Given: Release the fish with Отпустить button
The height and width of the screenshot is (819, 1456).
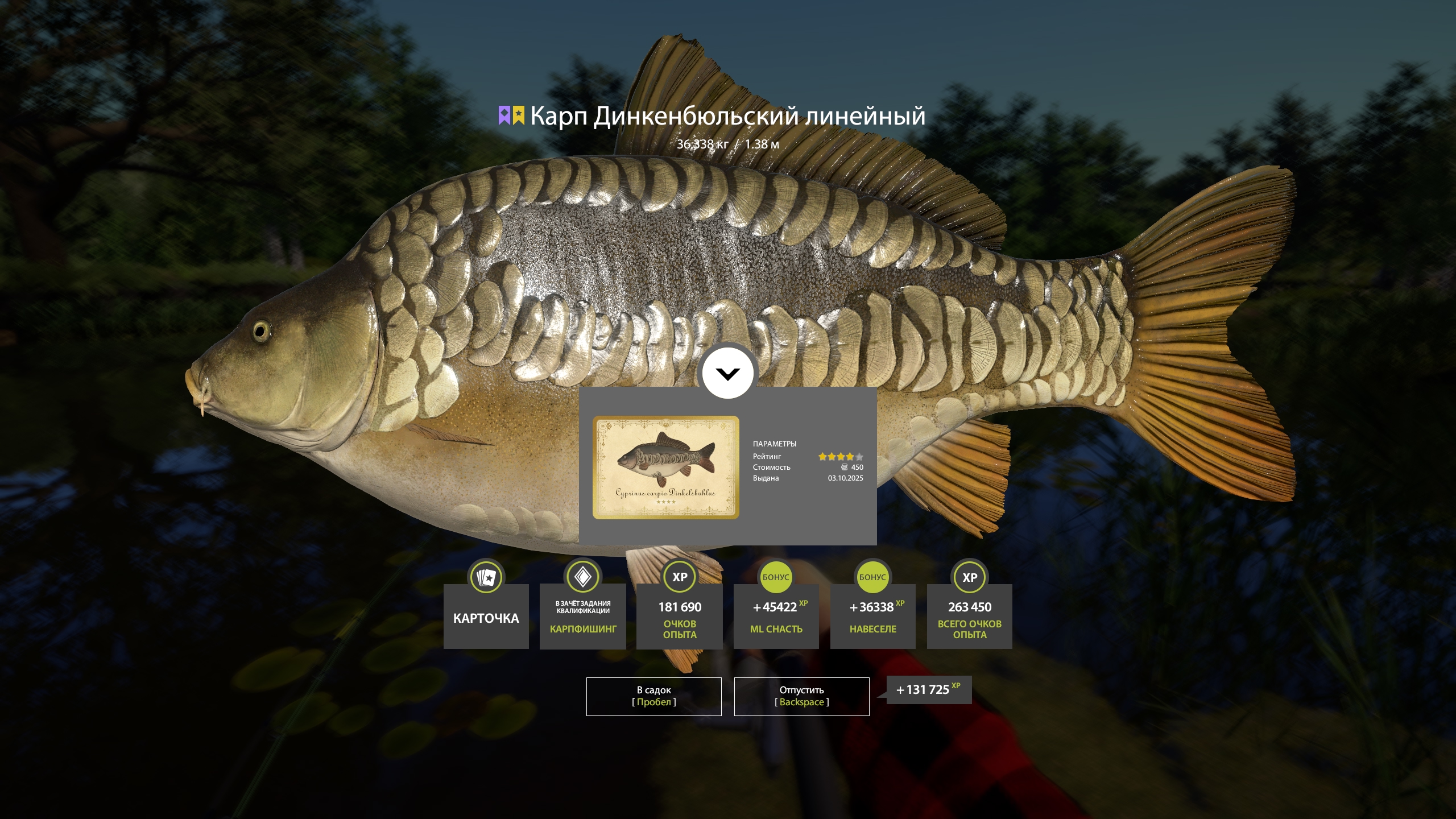Looking at the screenshot, I should (x=801, y=696).
